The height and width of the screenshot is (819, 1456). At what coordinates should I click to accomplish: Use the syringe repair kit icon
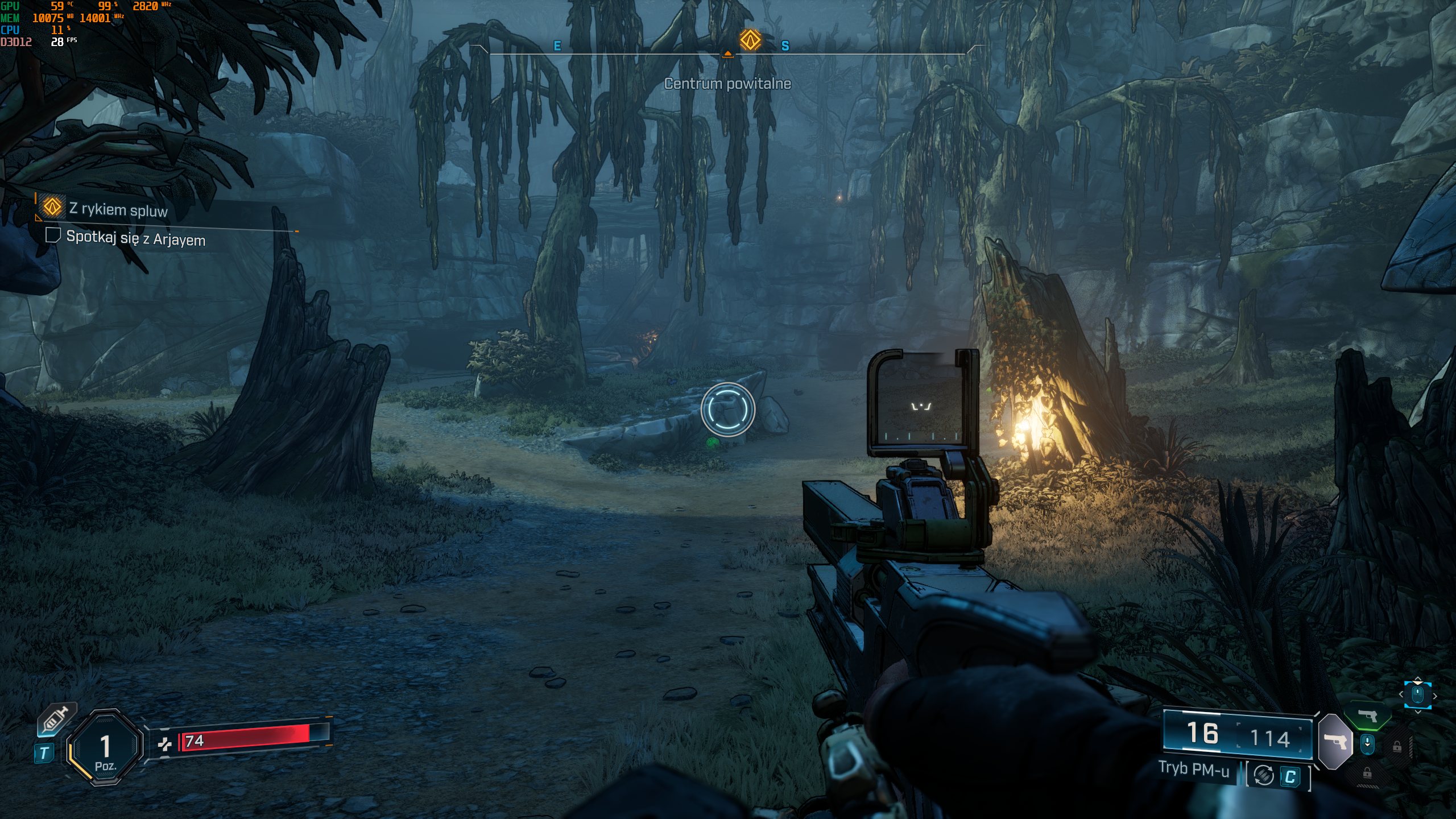pyautogui.click(x=57, y=721)
